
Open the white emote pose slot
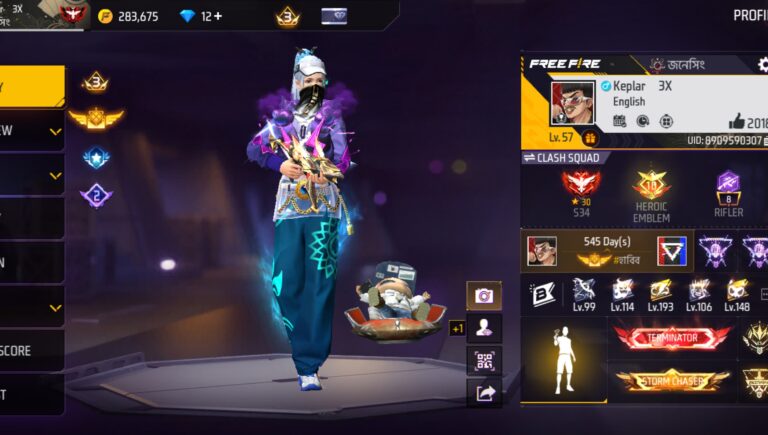pos(564,360)
